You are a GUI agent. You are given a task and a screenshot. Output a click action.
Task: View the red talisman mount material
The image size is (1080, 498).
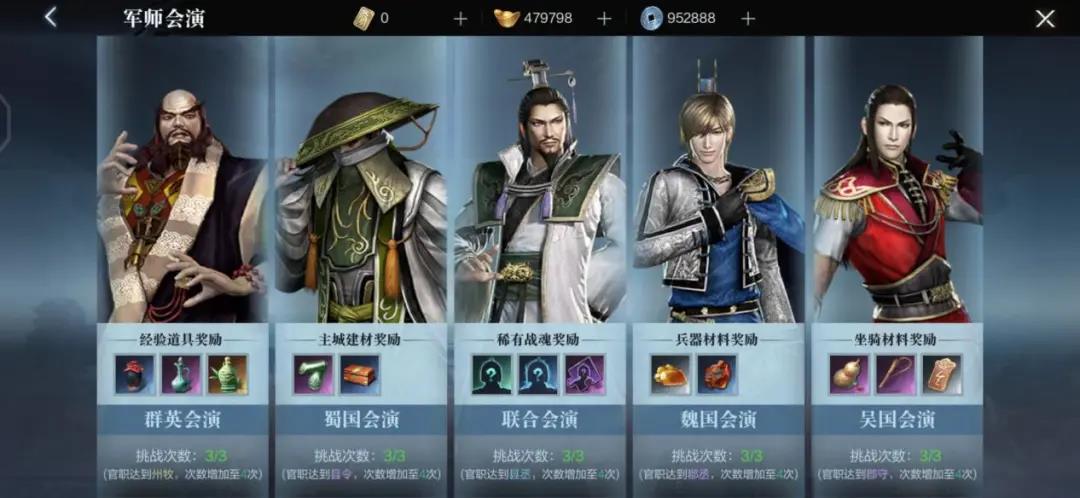[x=941, y=374]
